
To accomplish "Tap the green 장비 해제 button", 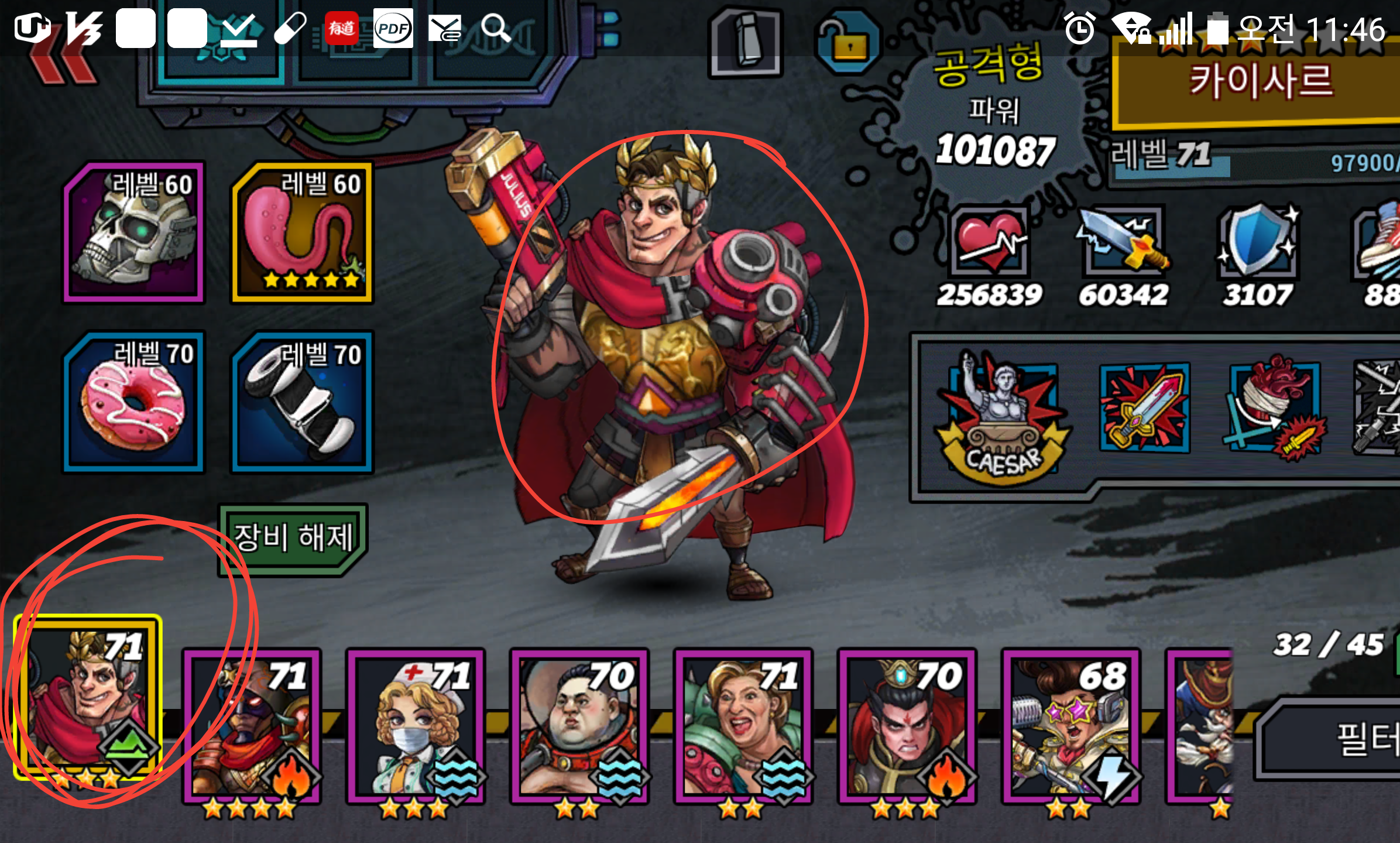I will (x=293, y=539).
